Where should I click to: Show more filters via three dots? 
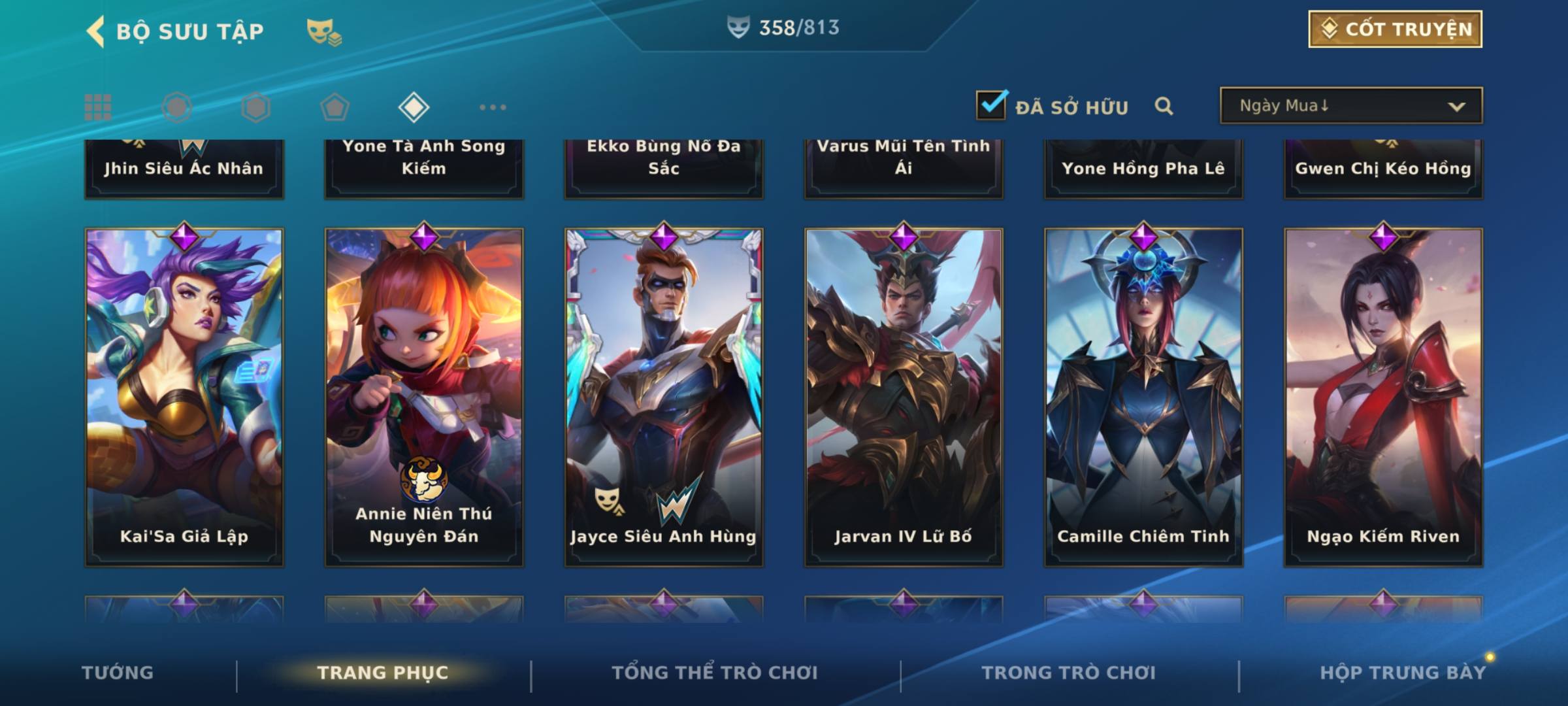pos(493,107)
